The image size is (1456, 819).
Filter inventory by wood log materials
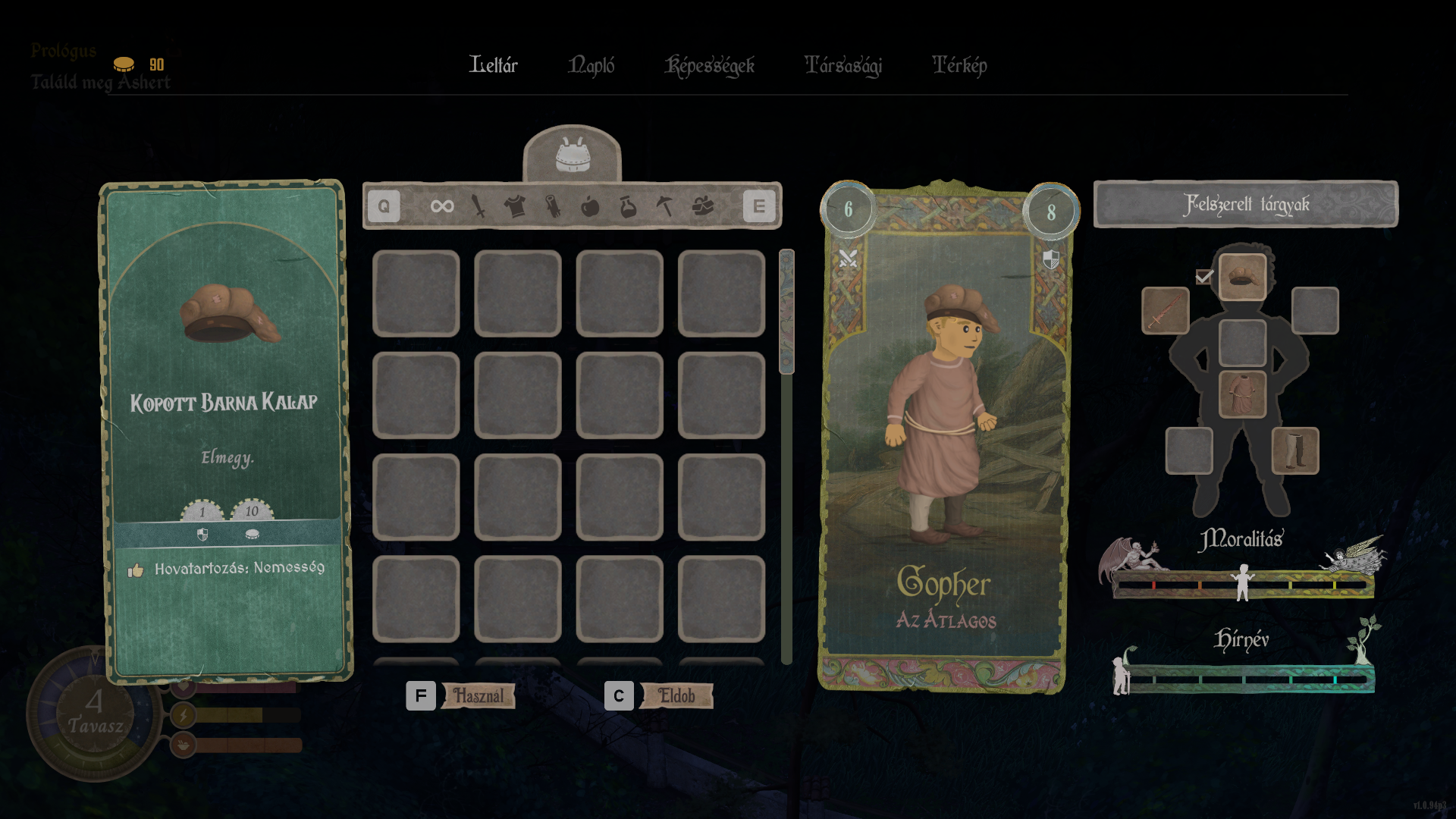553,206
